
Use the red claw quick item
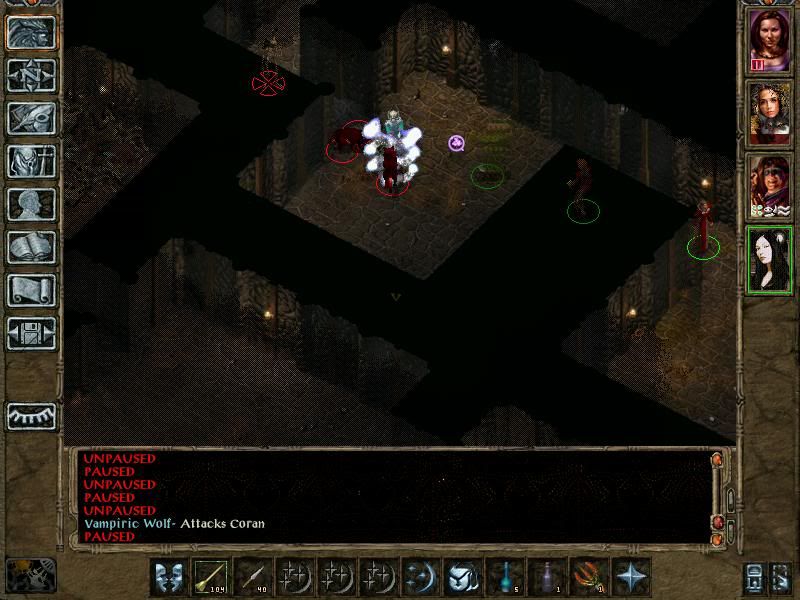[589, 576]
